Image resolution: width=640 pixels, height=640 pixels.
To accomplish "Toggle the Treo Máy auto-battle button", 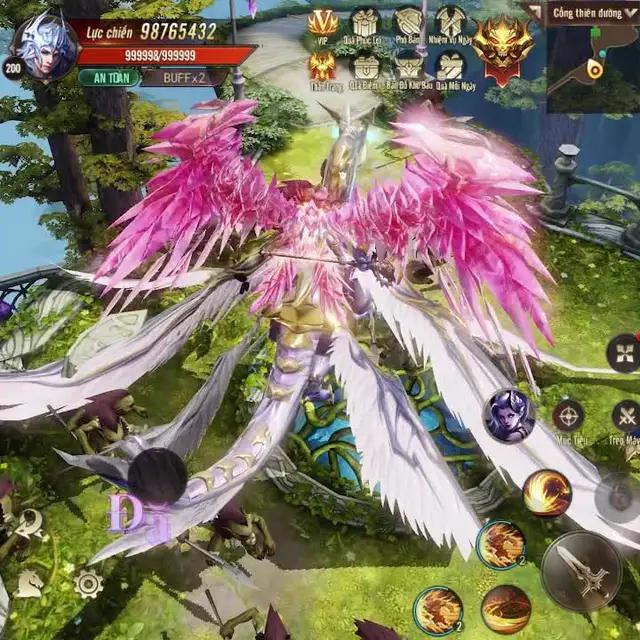I will coord(627,417).
